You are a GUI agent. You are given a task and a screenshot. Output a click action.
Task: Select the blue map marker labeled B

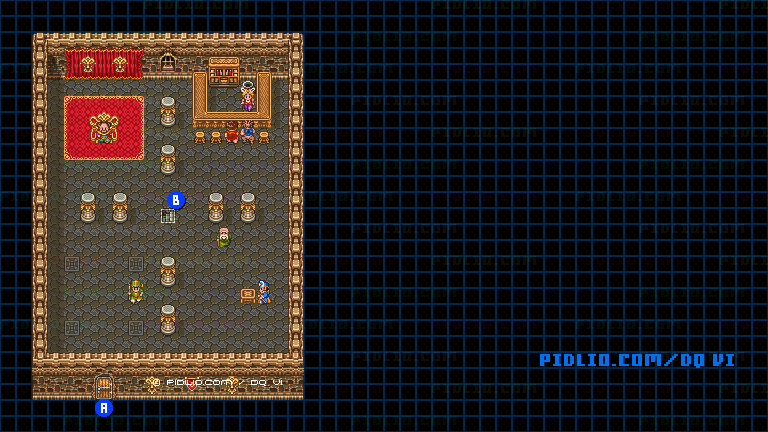click(x=176, y=200)
